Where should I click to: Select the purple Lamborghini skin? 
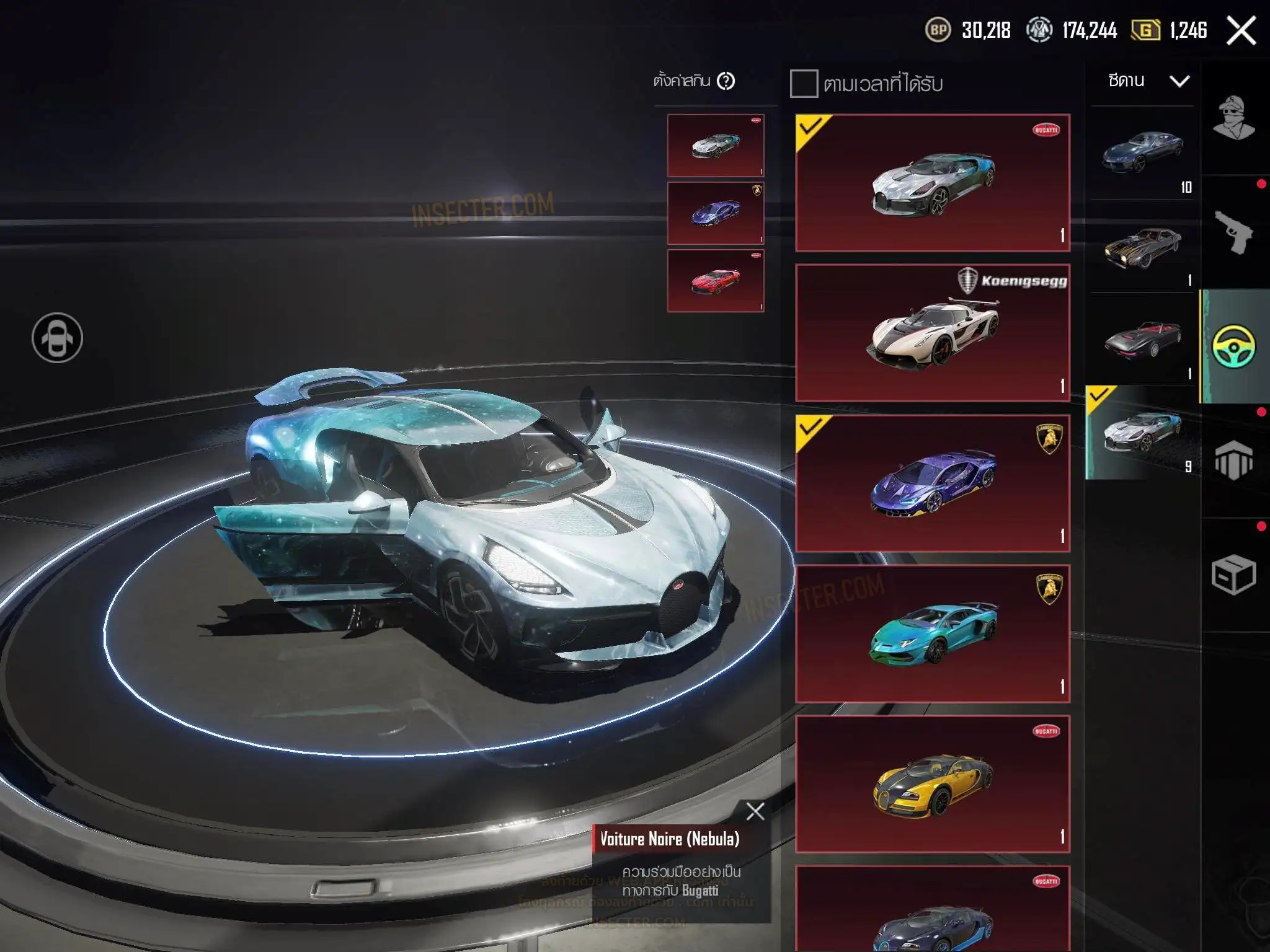[932, 483]
